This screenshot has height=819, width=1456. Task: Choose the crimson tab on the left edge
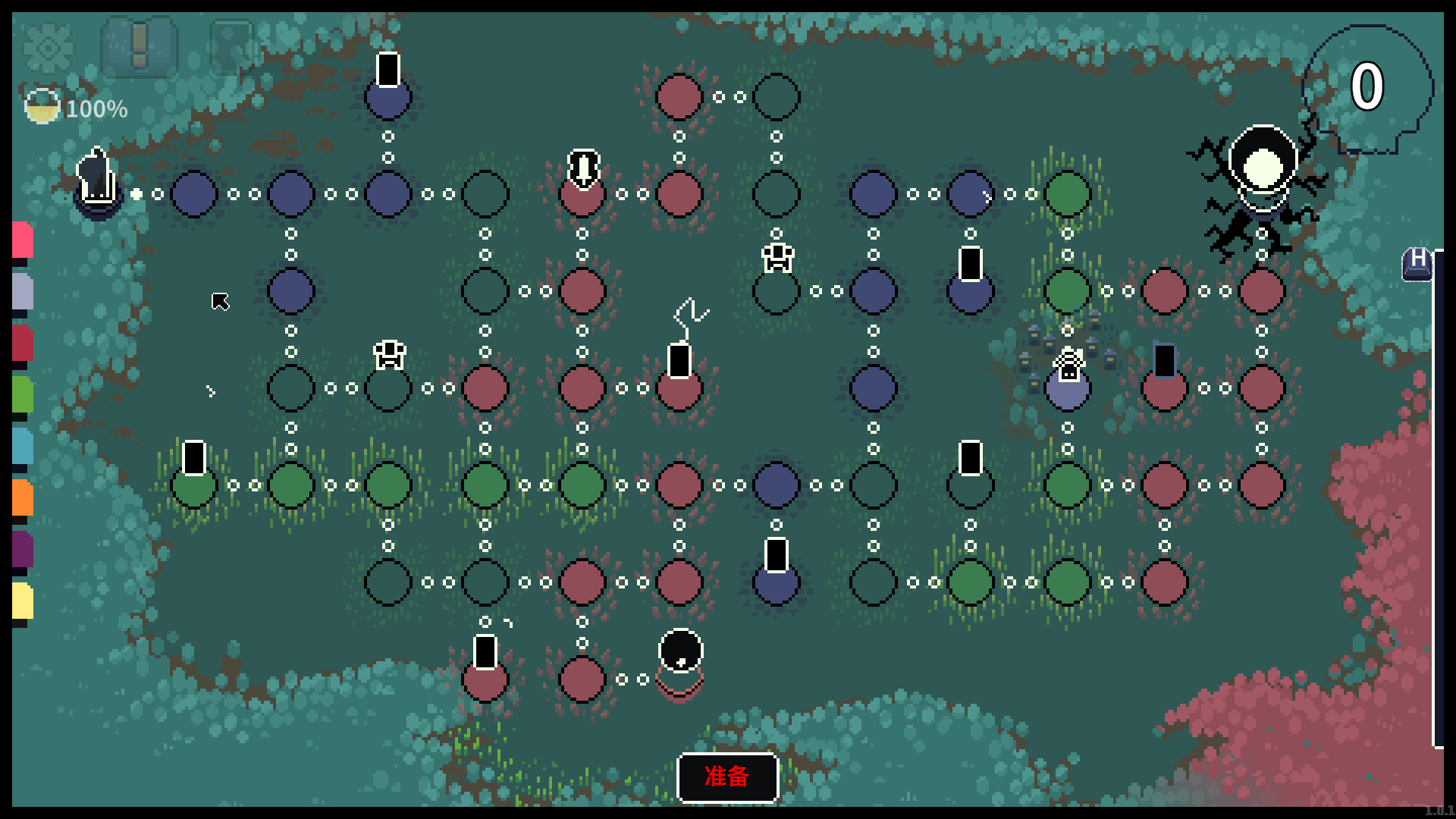[x=22, y=343]
